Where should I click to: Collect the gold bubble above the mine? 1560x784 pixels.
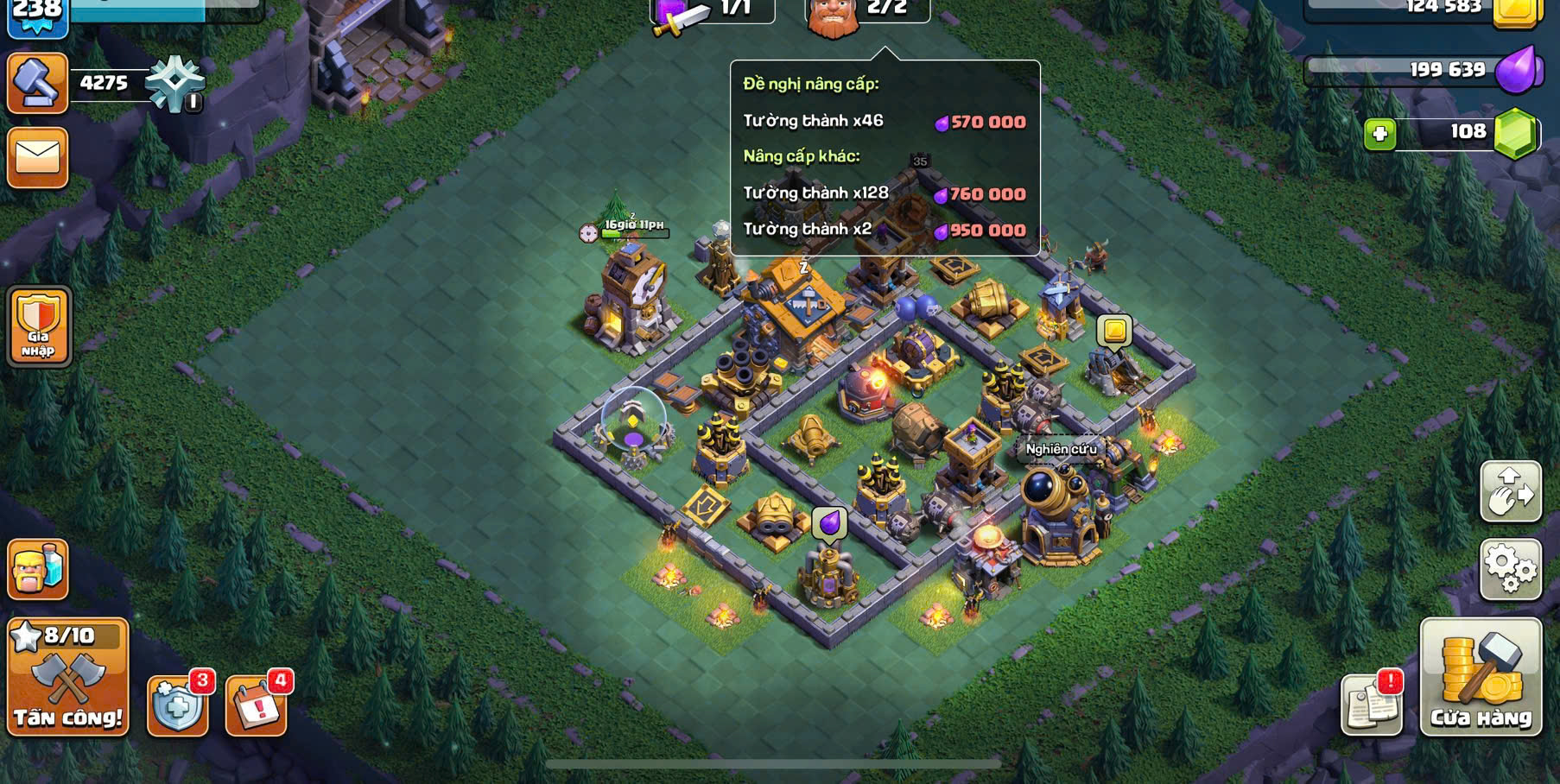tap(1114, 331)
